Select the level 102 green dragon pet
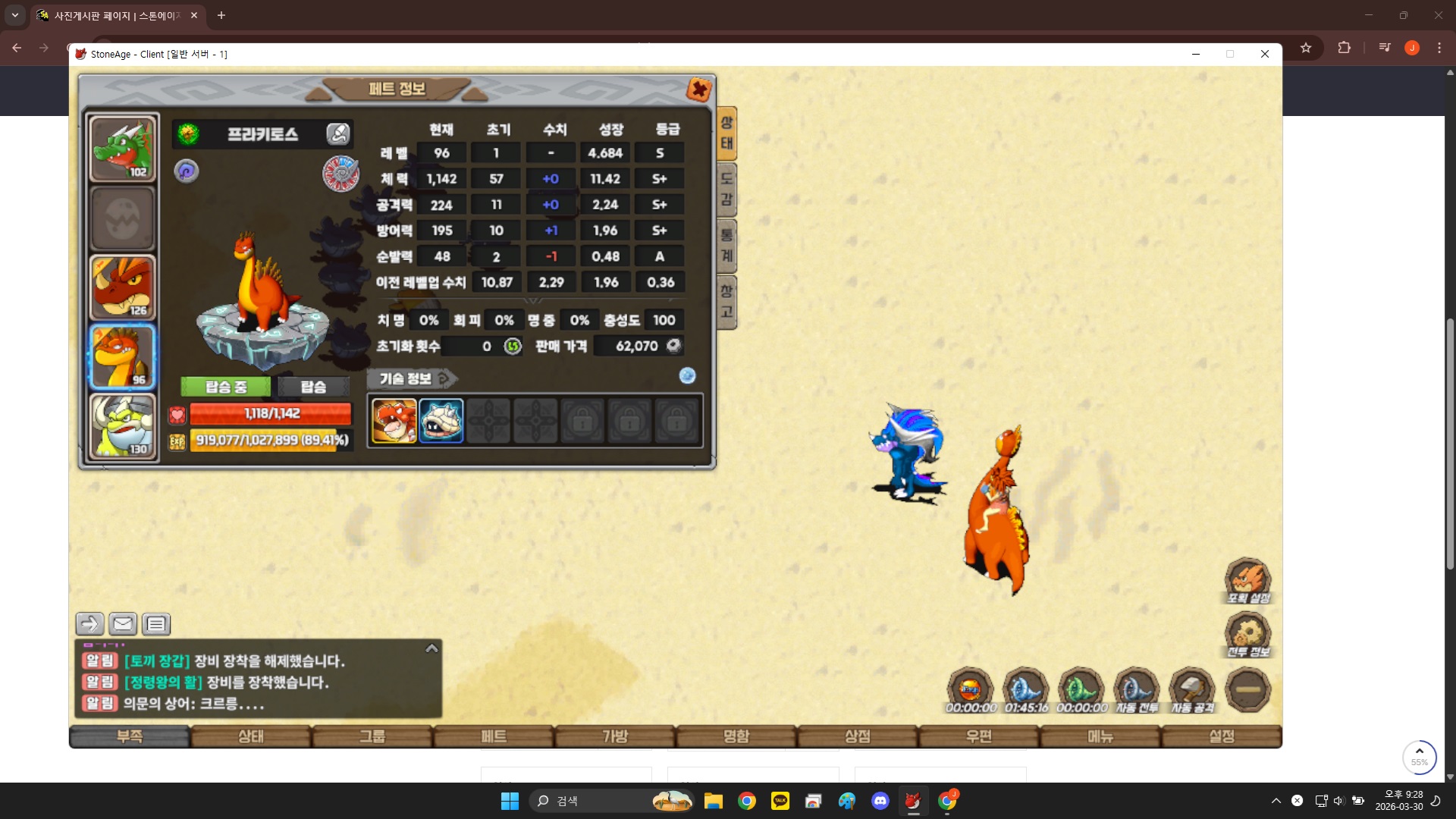 (123, 149)
